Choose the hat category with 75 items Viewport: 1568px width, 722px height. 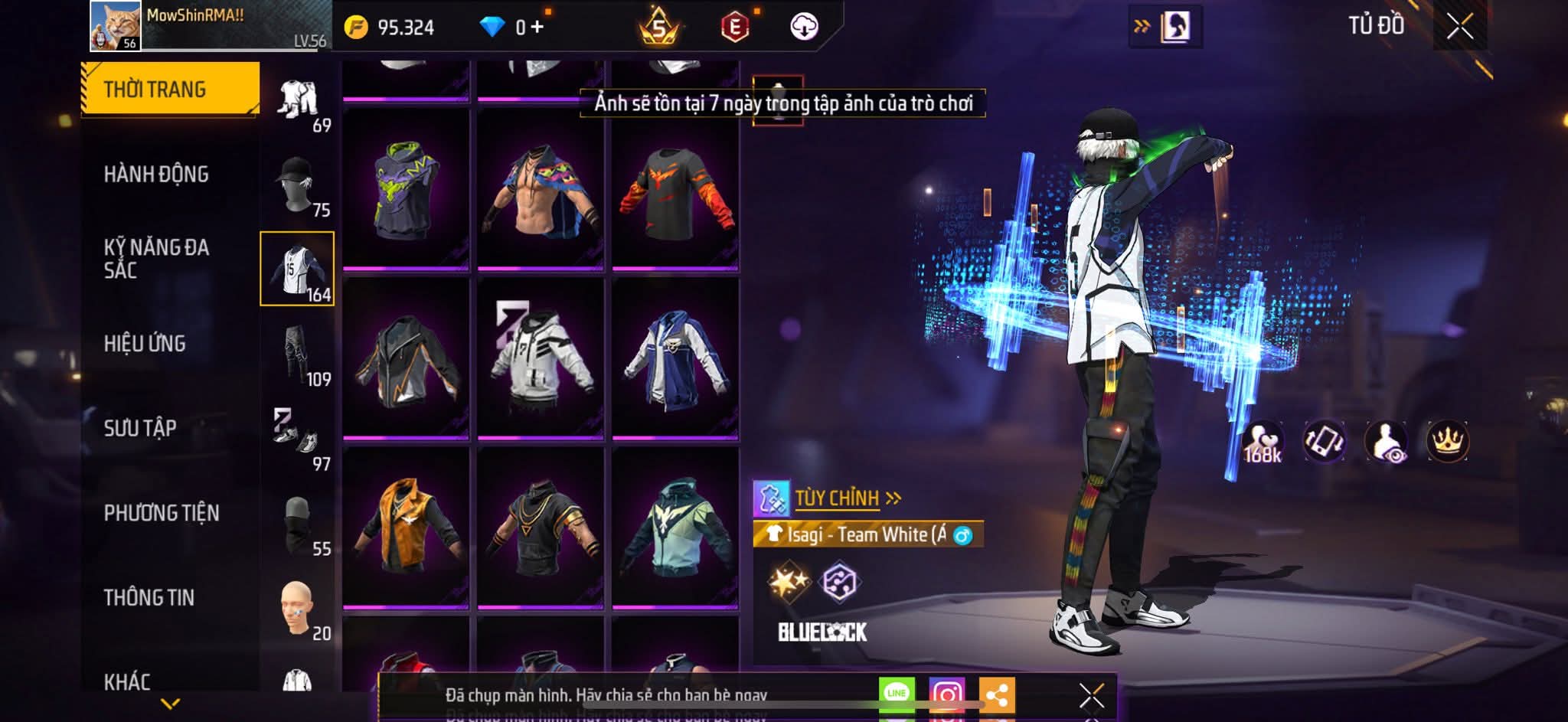pos(298,186)
